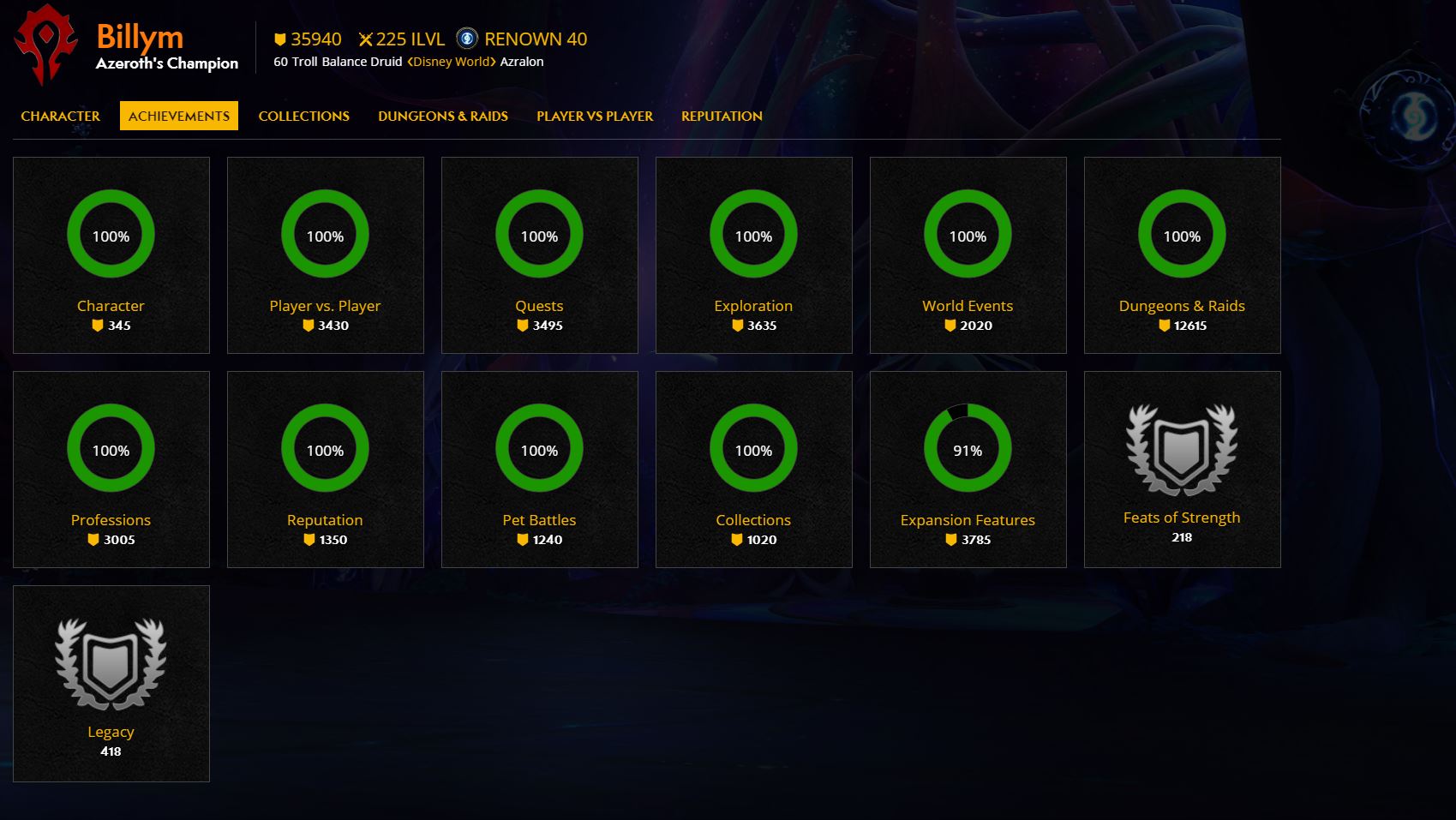
Task: Select the Player vs. Player achievement category
Action: point(326,255)
